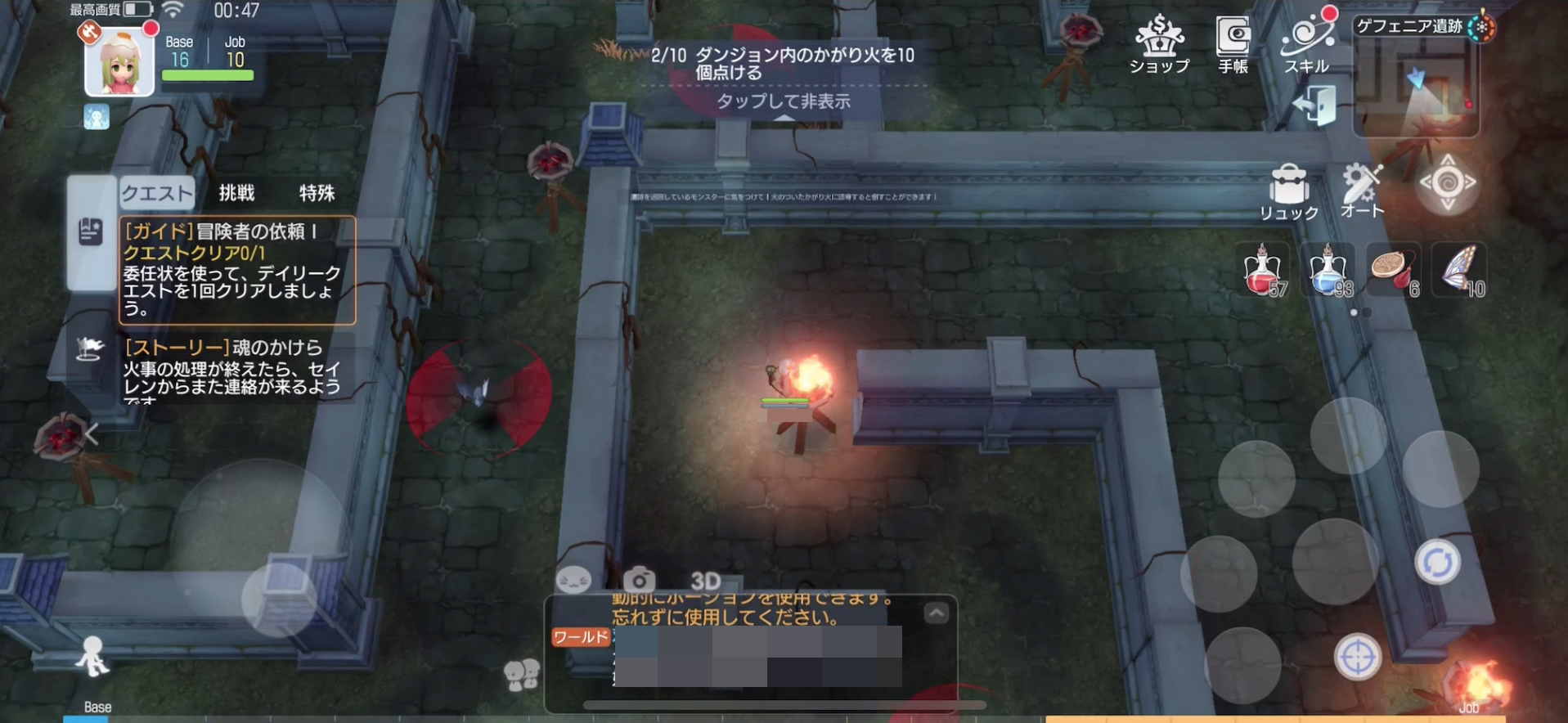Use the butterfly wing quick slot item
Image resolution: width=1568 pixels, height=723 pixels.
[x=1459, y=270]
